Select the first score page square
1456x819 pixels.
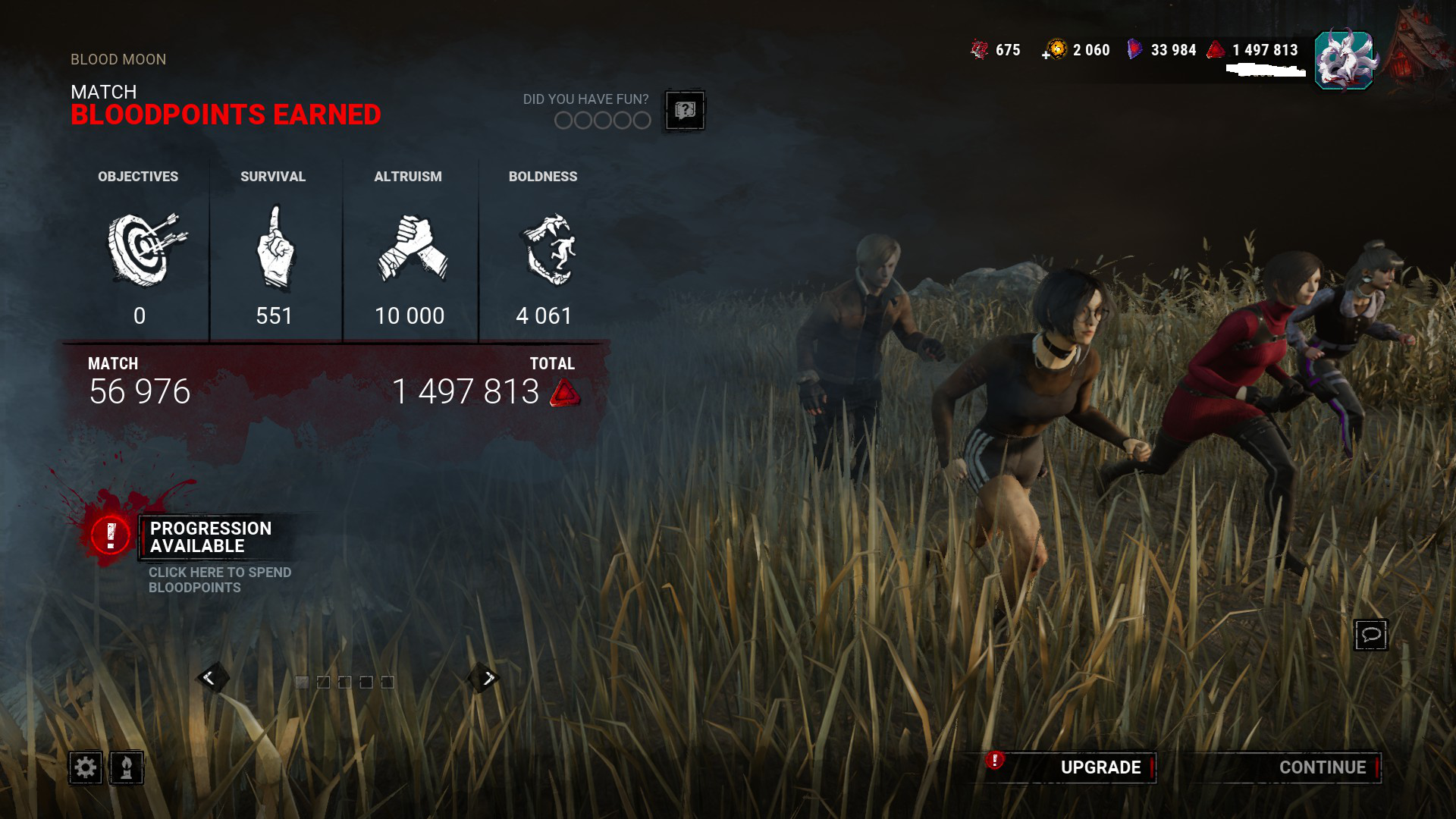303,681
